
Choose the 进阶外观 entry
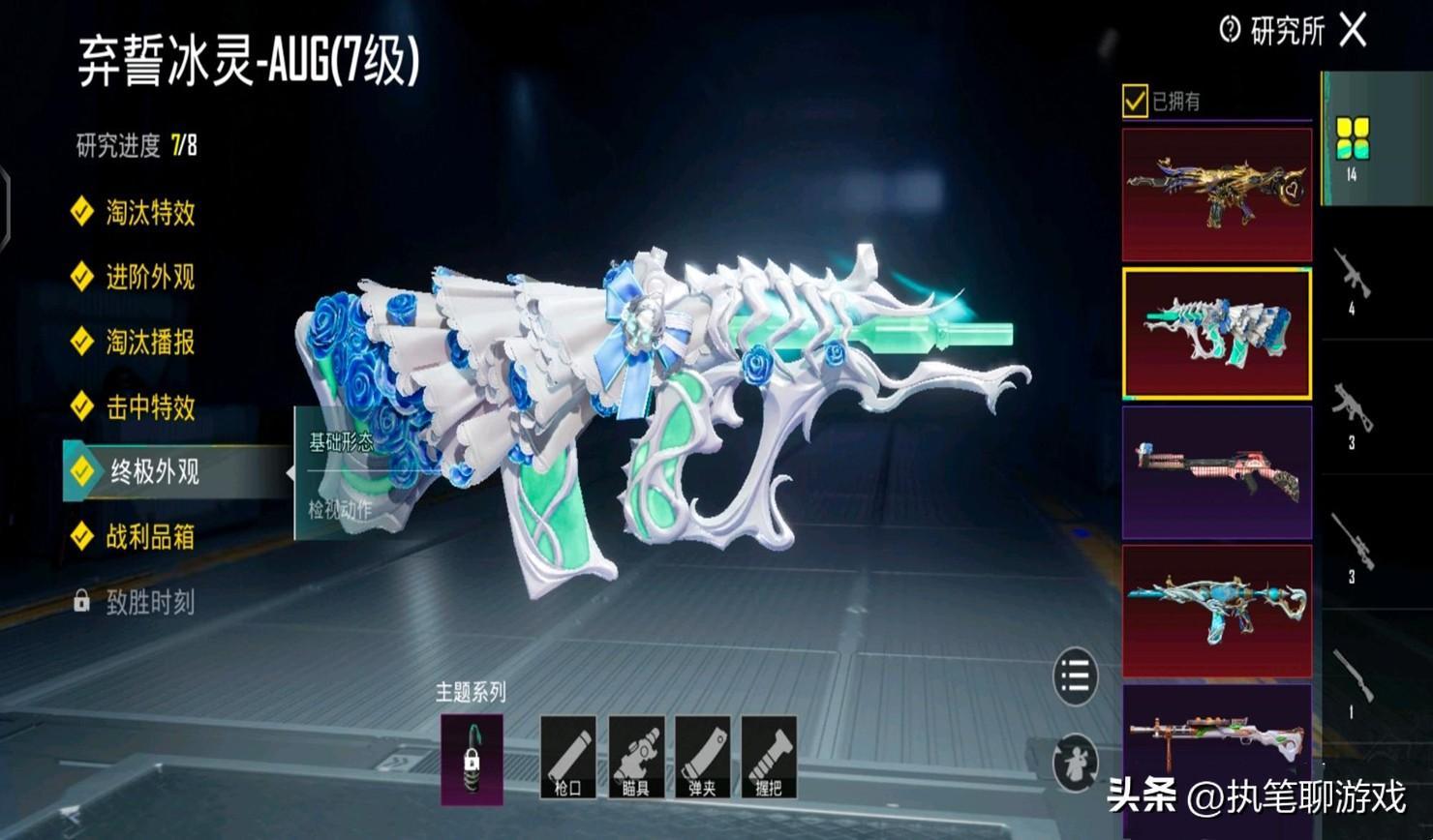149,277
